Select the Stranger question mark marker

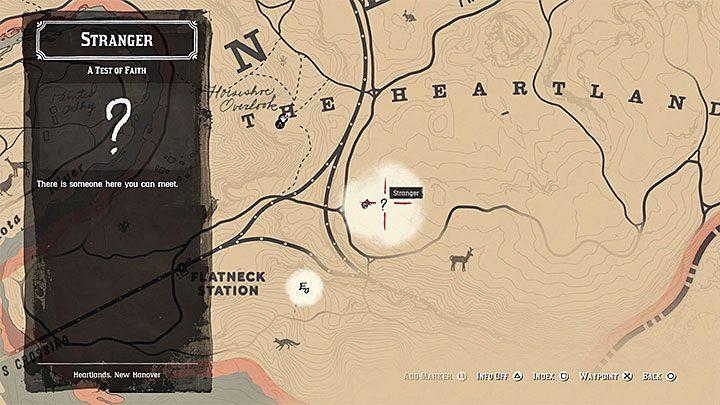tap(383, 203)
